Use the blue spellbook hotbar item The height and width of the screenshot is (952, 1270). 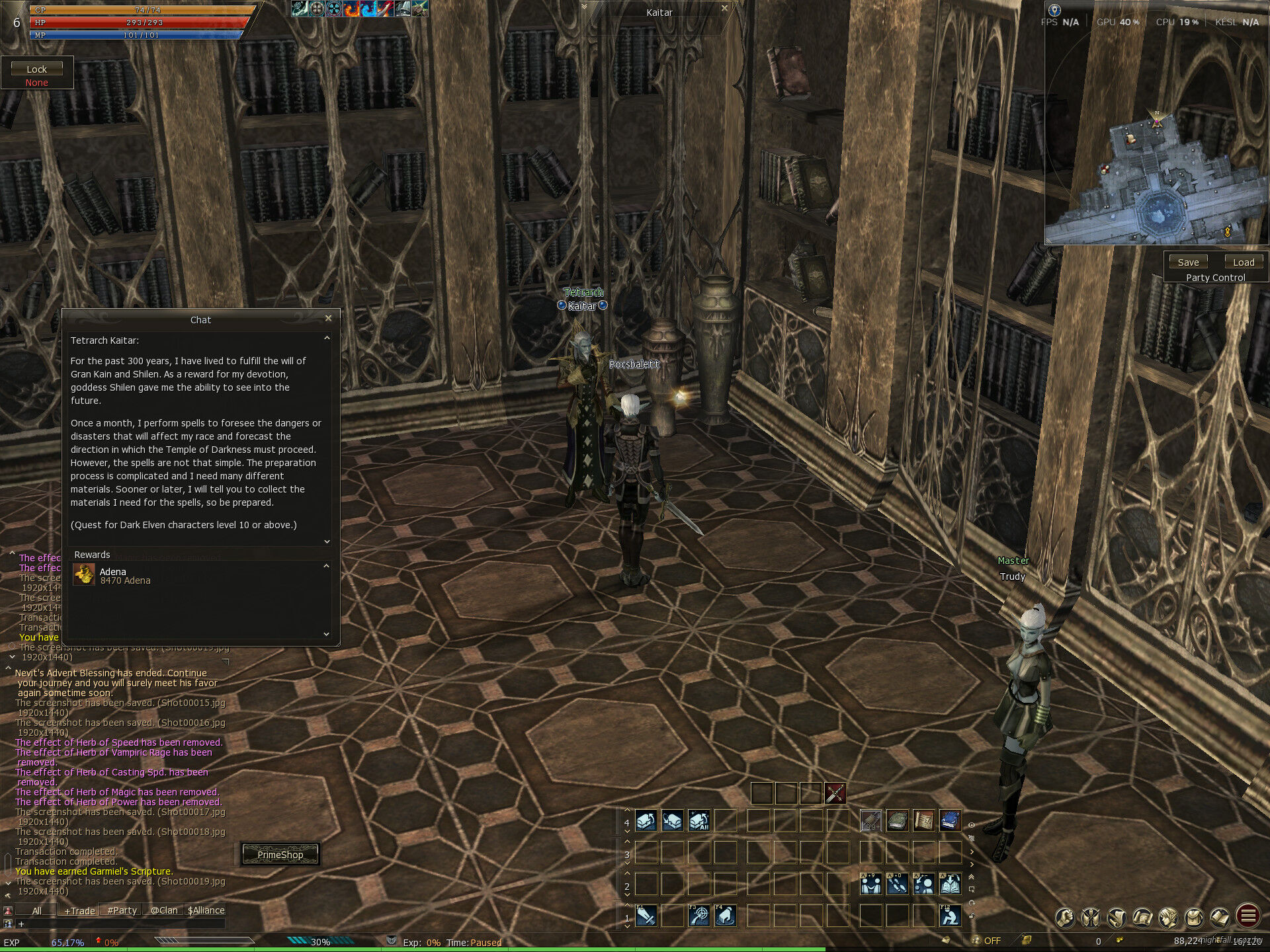[951, 821]
